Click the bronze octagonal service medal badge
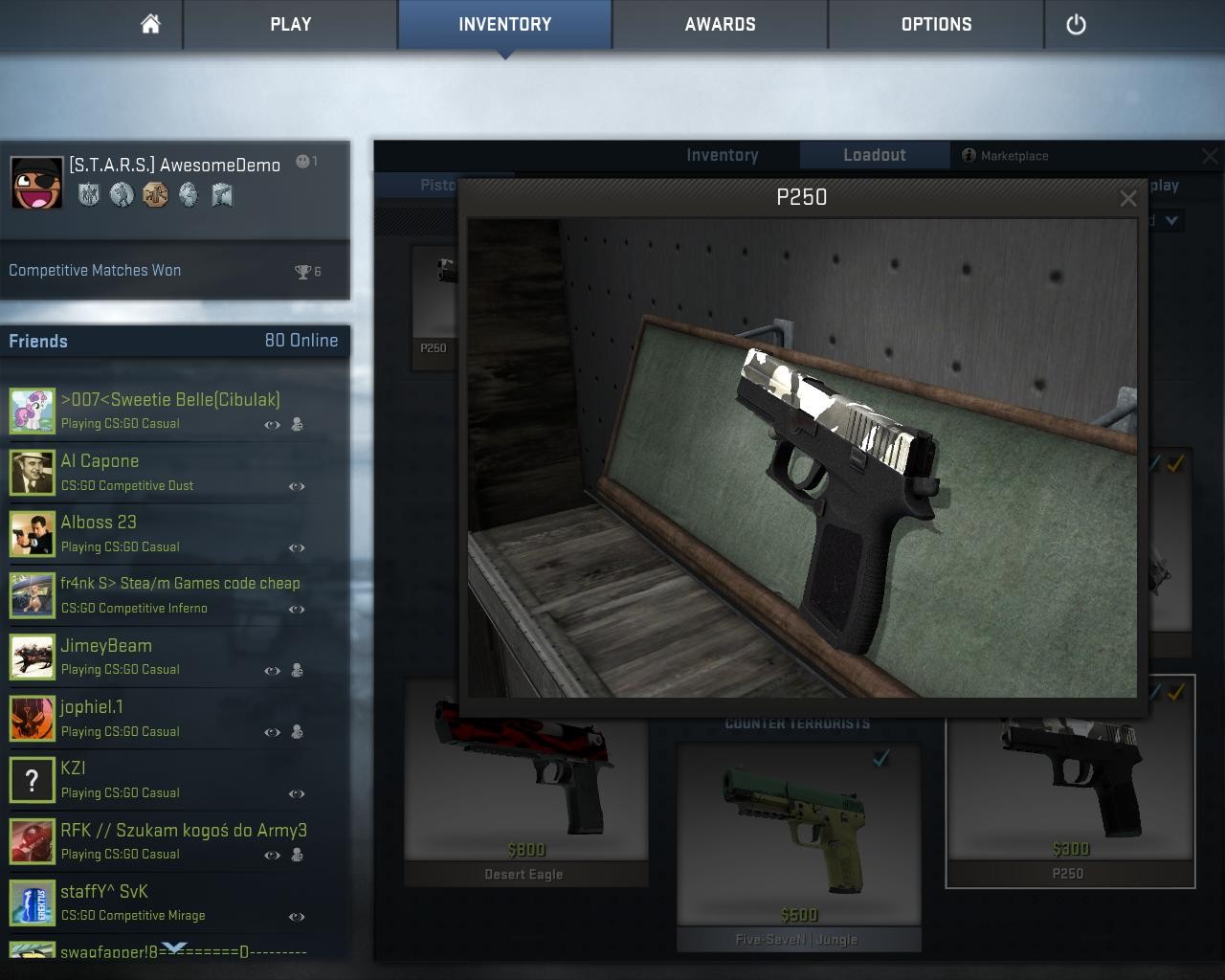This screenshot has height=980, width=1225. [x=155, y=195]
